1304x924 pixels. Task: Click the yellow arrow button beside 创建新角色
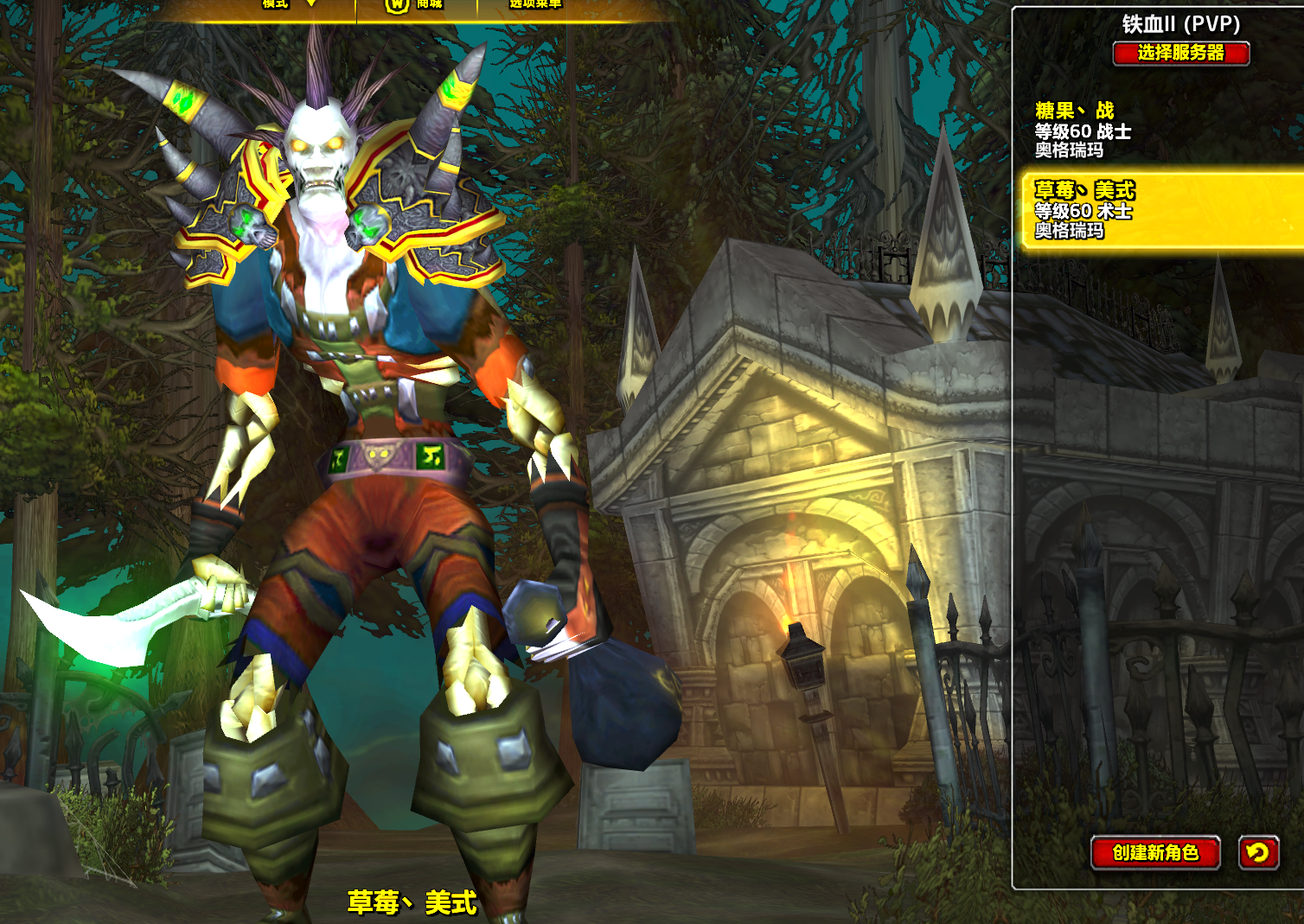click(x=1258, y=852)
